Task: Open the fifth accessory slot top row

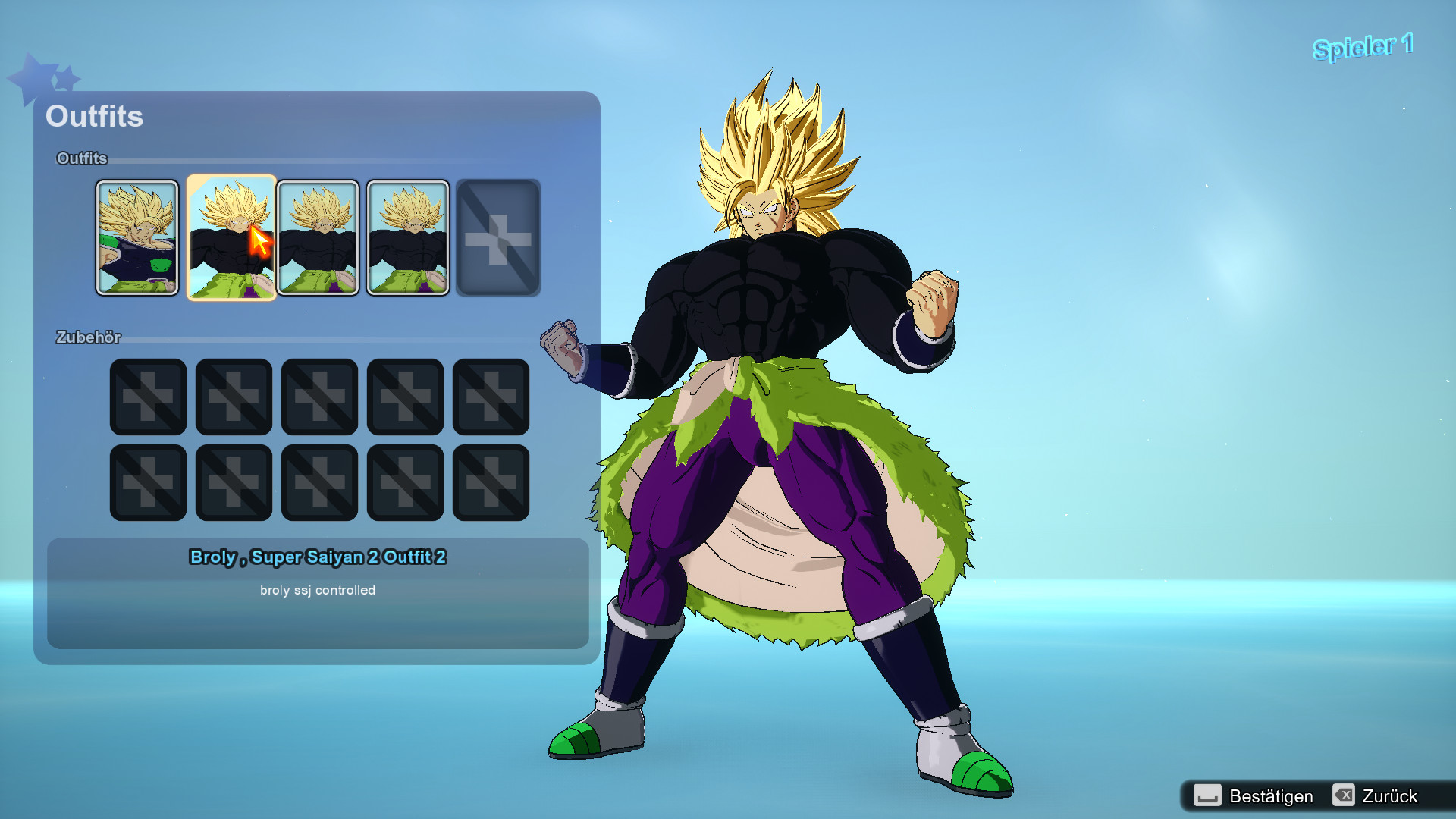Action: click(490, 397)
